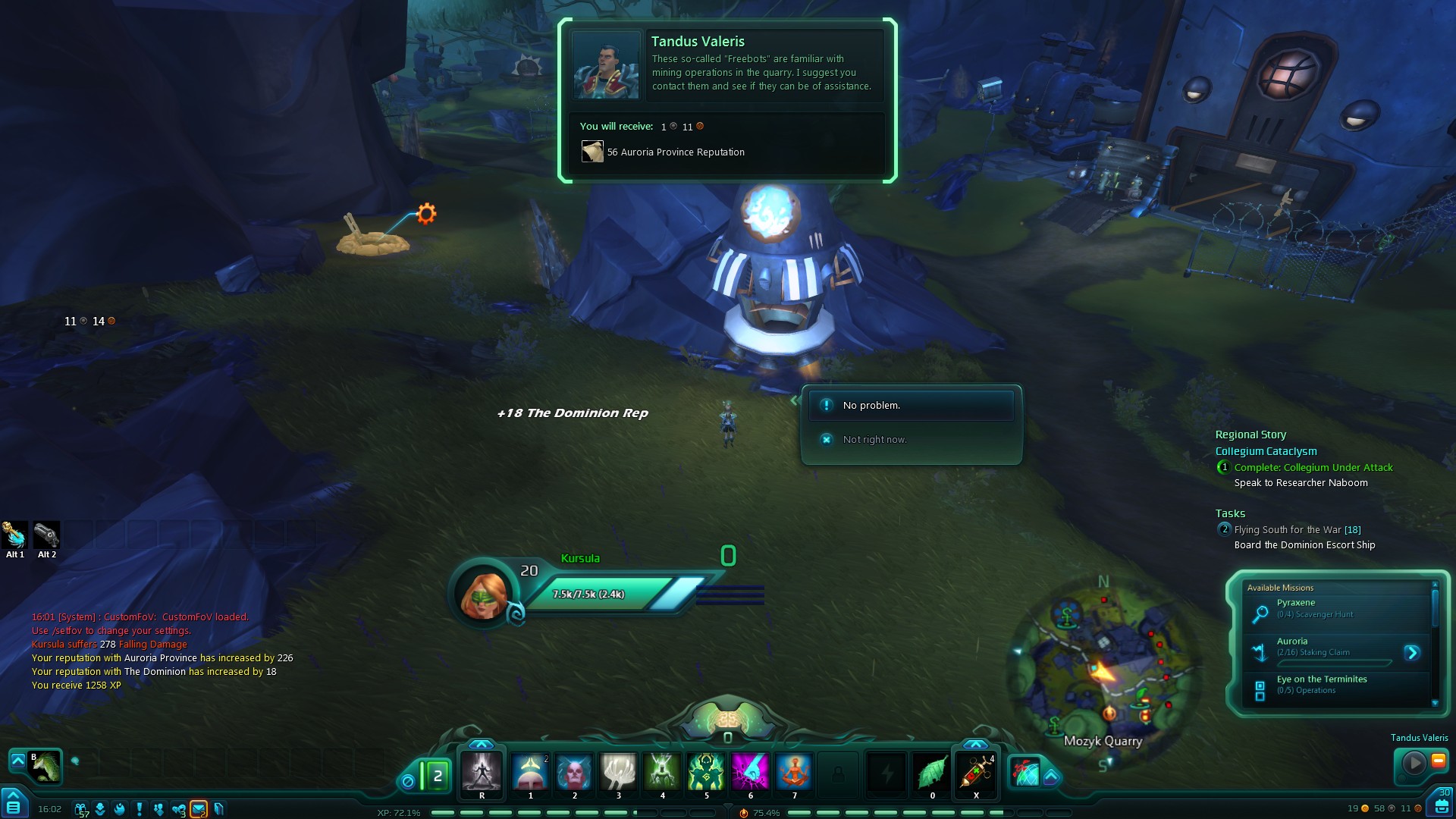Click the arrow on Auroria Staking Claim mission

click(1411, 653)
